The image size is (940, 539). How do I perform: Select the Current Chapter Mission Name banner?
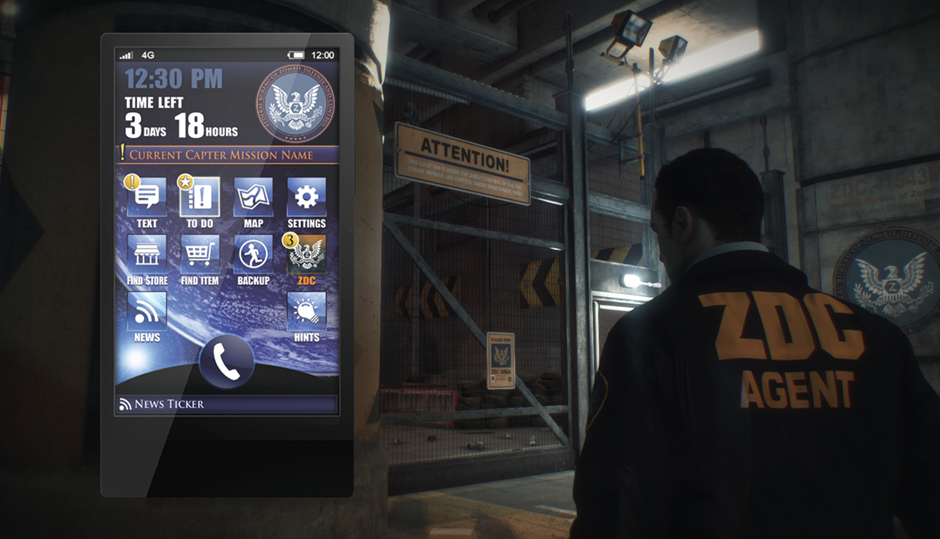[x=226, y=155]
